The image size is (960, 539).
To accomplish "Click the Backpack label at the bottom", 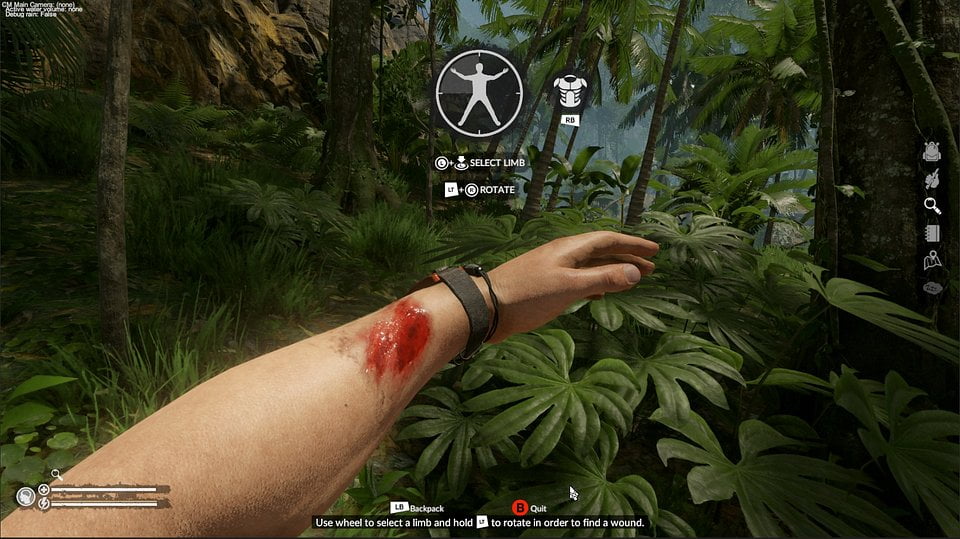I will coord(425,508).
